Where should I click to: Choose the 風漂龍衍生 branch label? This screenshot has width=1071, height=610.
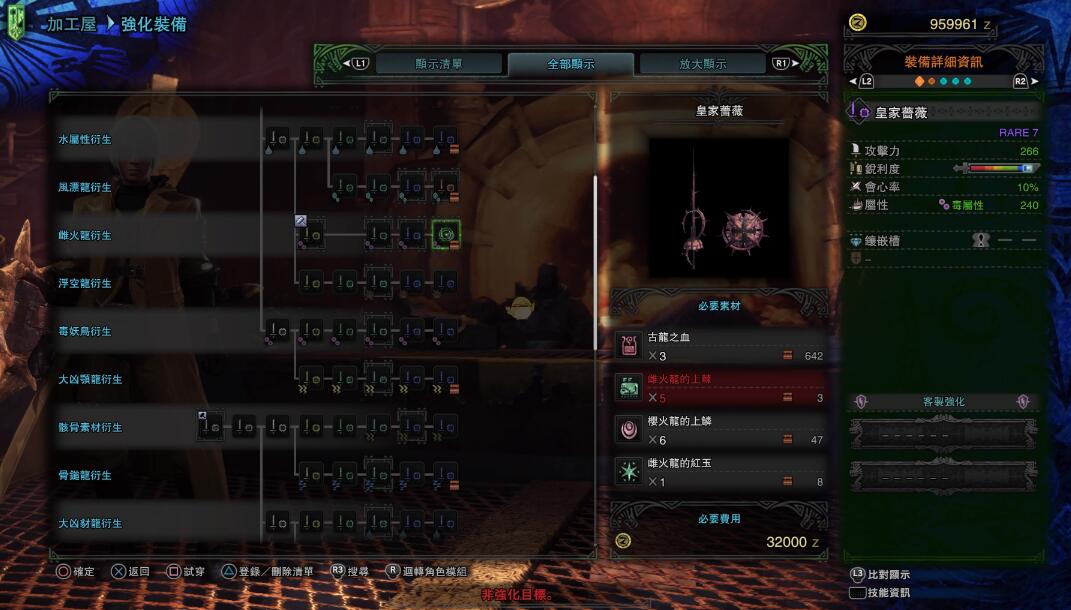[x=85, y=187]
